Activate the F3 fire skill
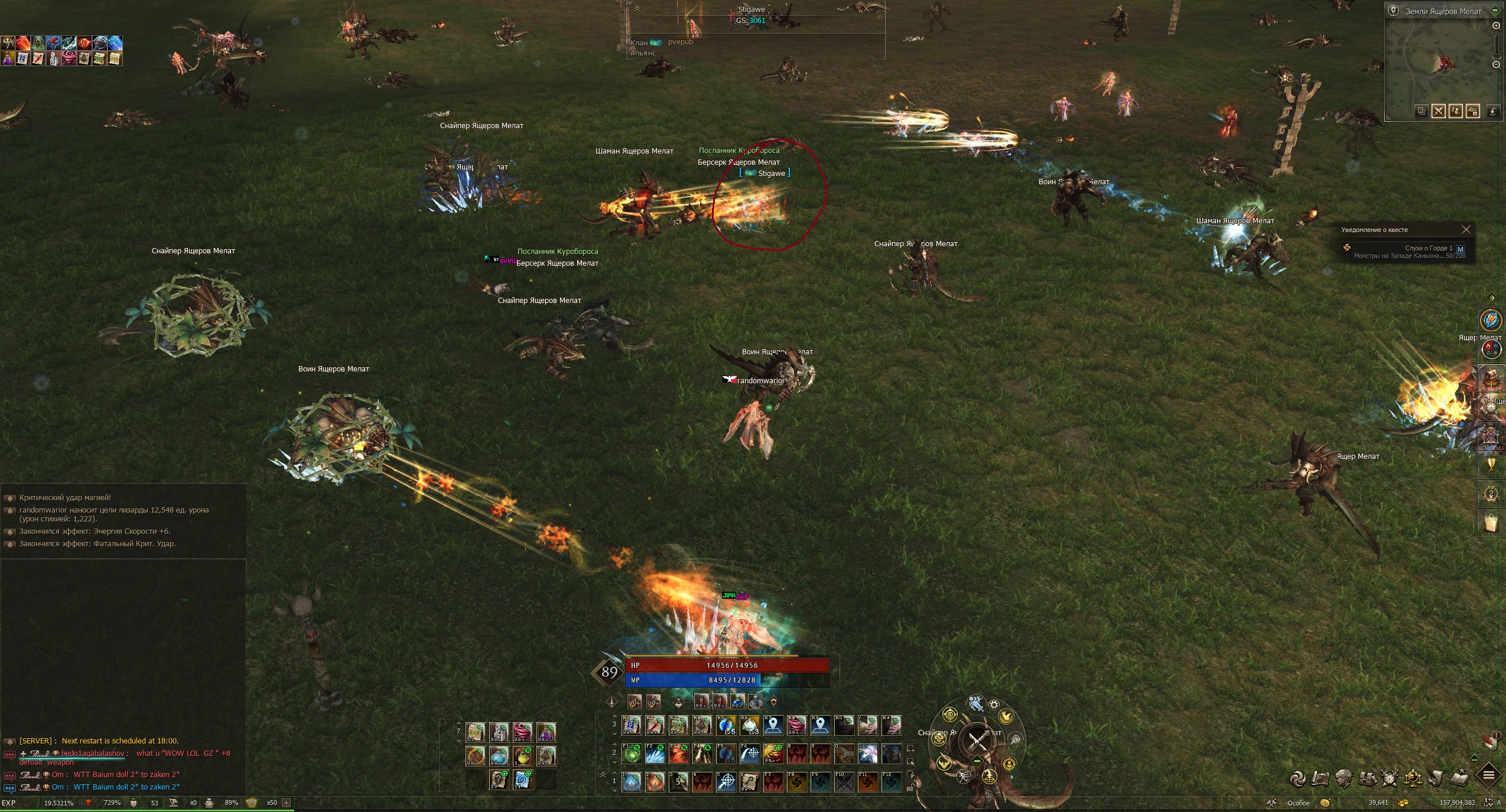This screenshot has height=812, width=1506. (x=679, y=754)
